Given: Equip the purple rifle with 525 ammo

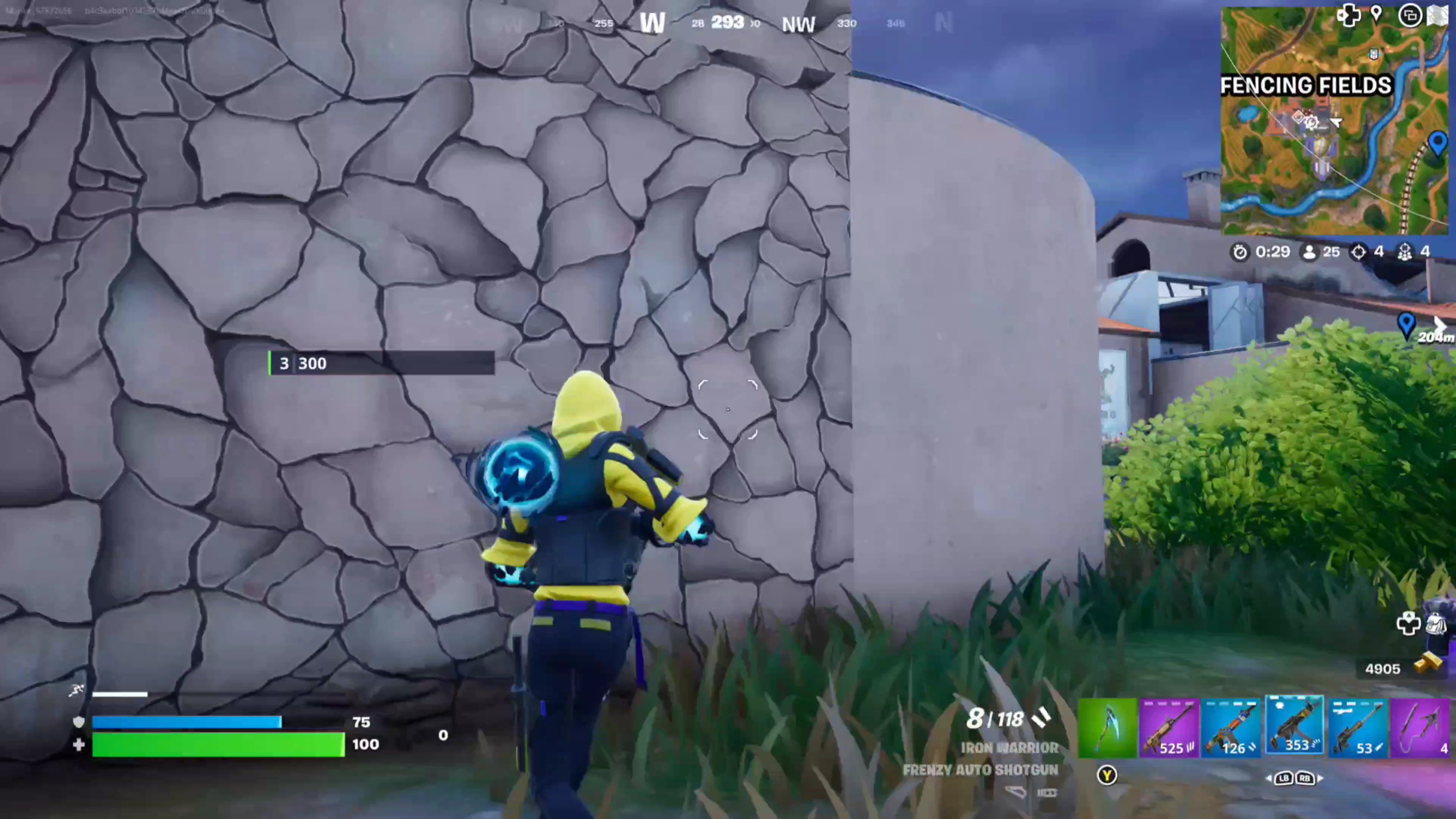Looking at the screenshot, I should point(1169,728).
